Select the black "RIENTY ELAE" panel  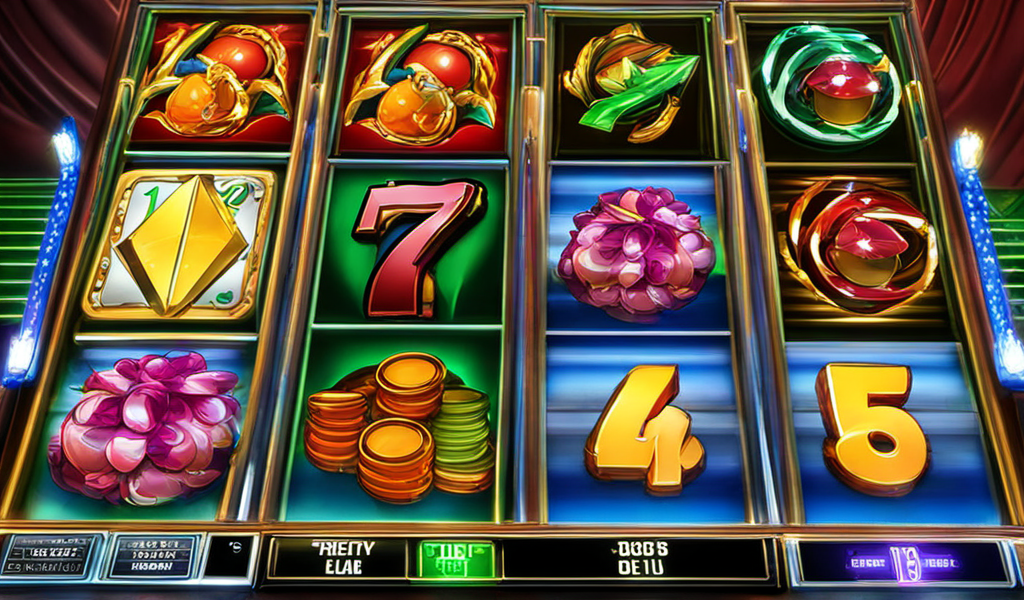point(338,559)
